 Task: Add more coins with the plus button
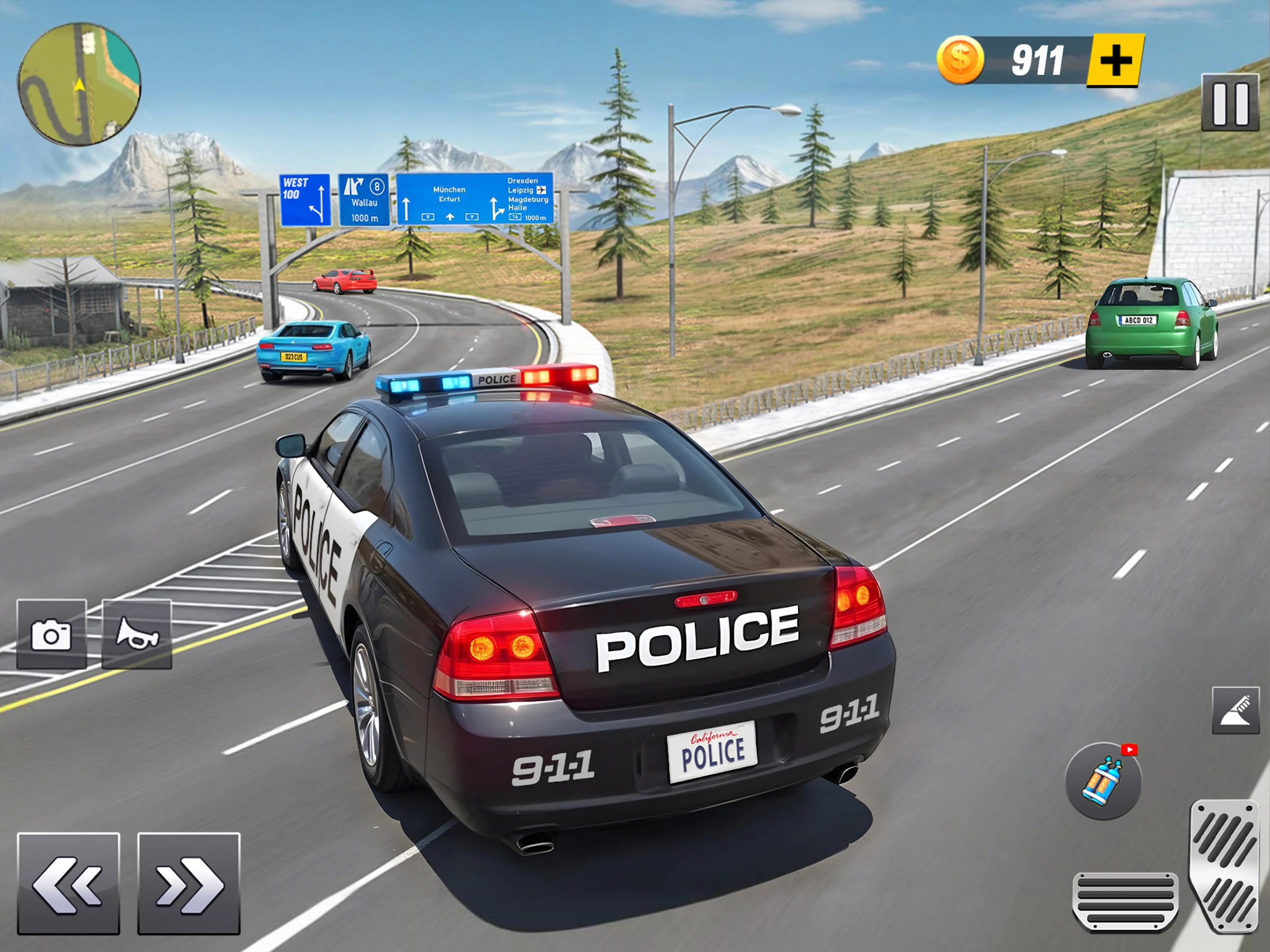click(1115, 61)
